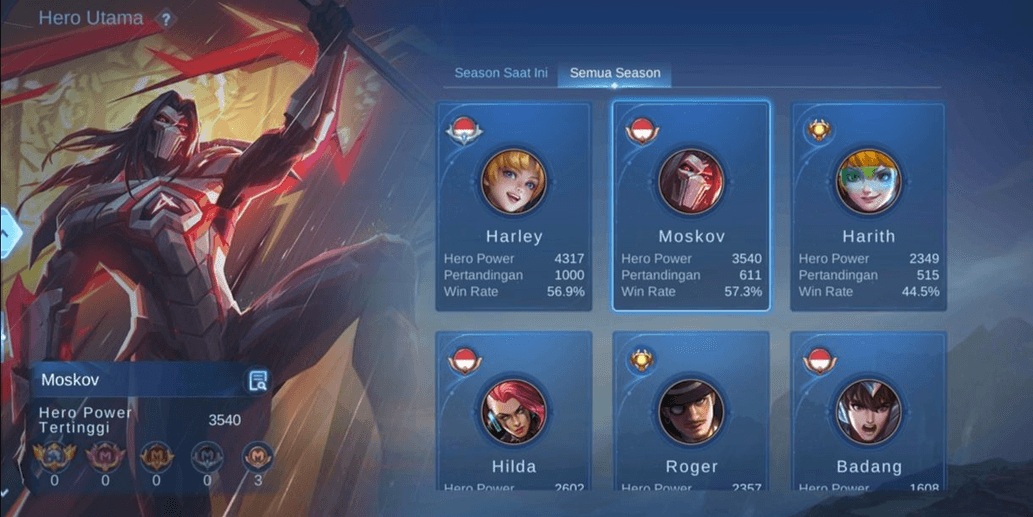The width and height of the screenshot is (1033, 517).
Task: Click the Hero Utama help question mark
Action: click(x=166, y=19)
